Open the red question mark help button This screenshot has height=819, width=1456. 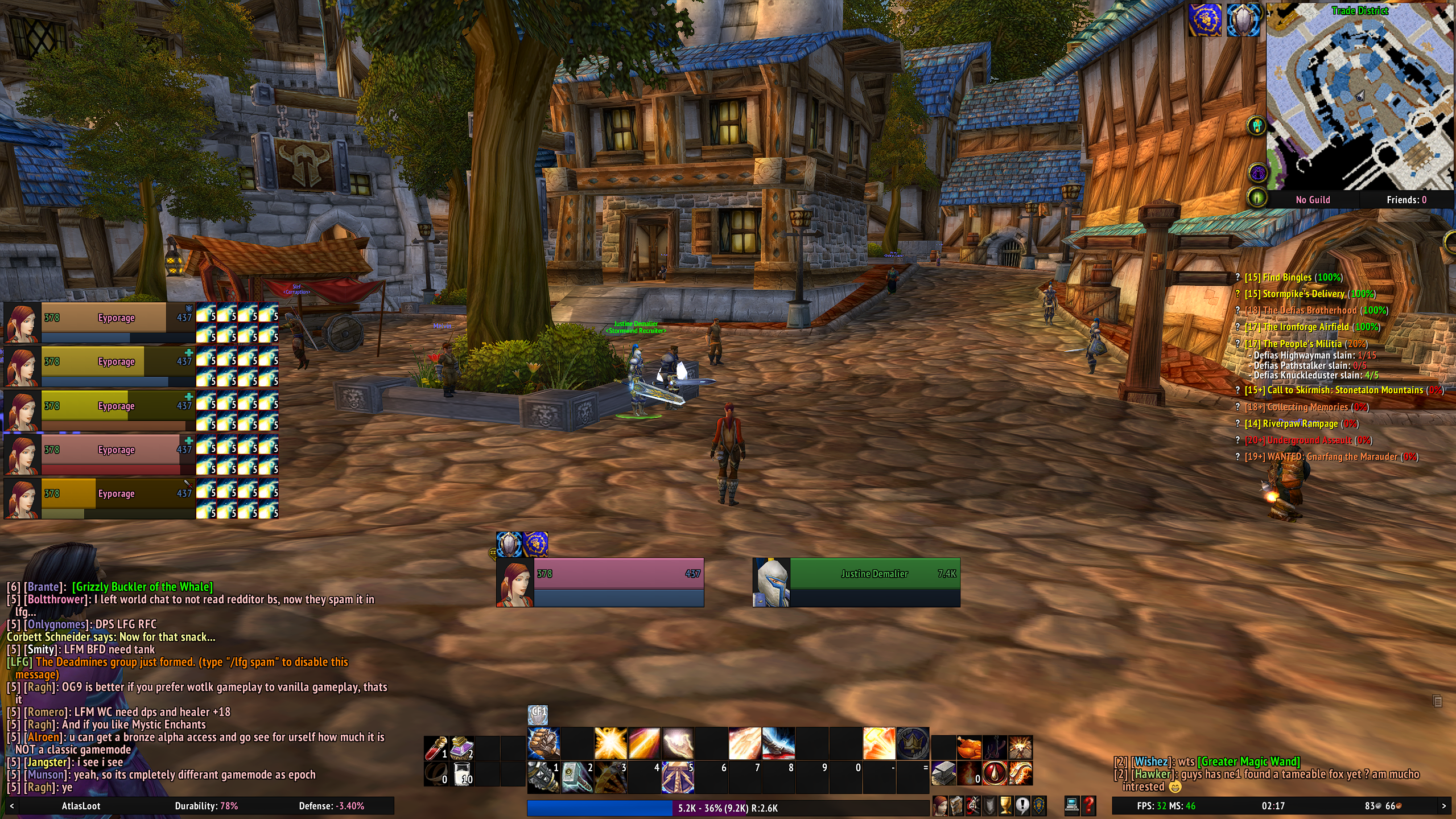click(1089, 805)
